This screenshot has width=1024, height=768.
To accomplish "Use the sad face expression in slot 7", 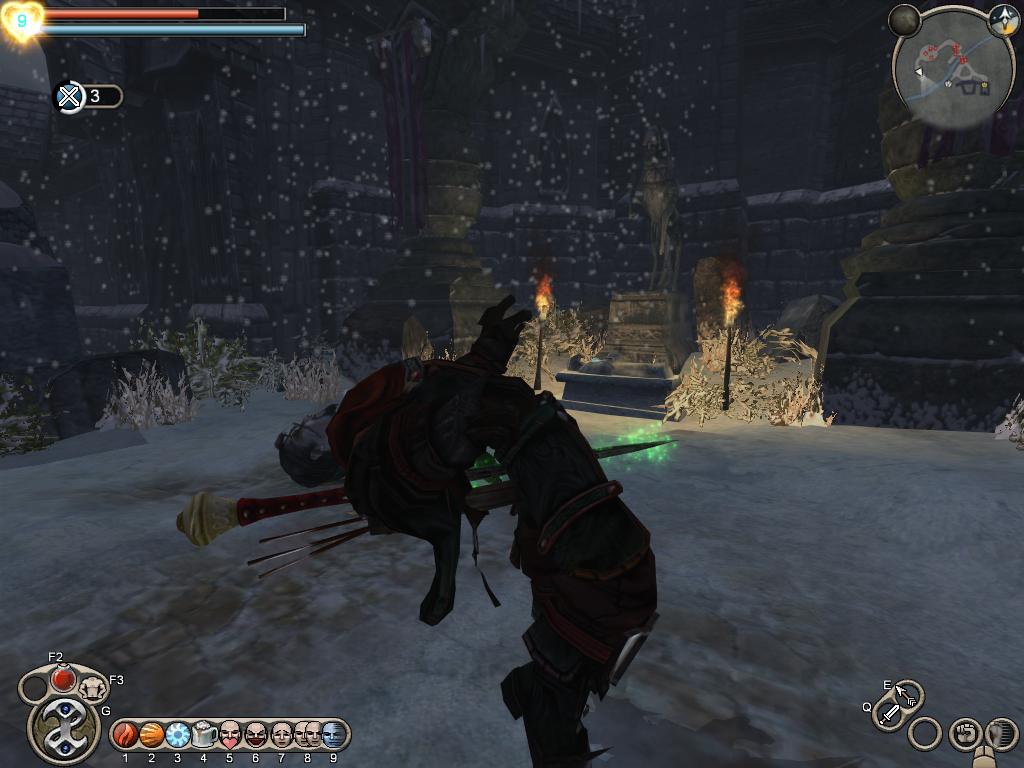I will pos(282,735).
